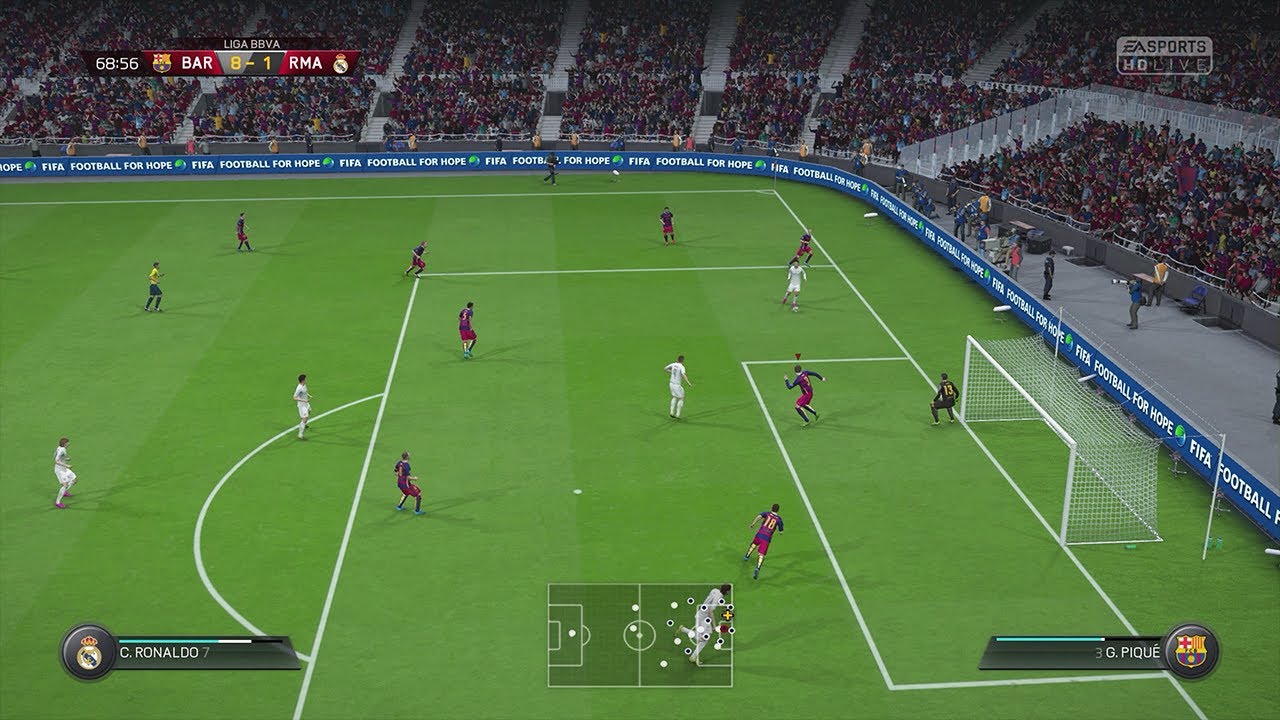Screen dimensions: 1280x720
Task: Click the radar minimap of the pitch
Action: (x=640, y=635)
